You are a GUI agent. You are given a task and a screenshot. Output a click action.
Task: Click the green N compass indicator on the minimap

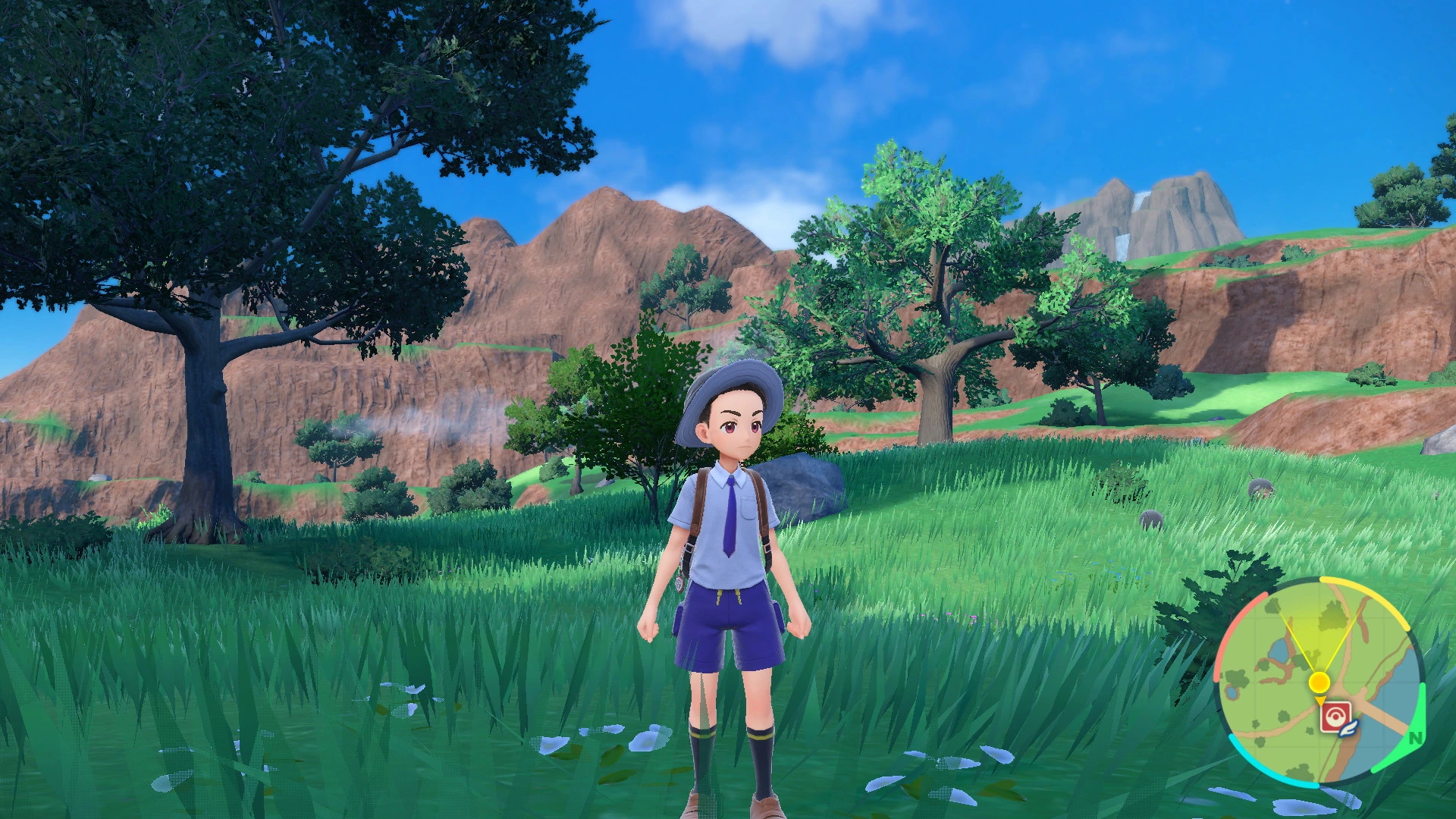click(x=1414, y=738)
